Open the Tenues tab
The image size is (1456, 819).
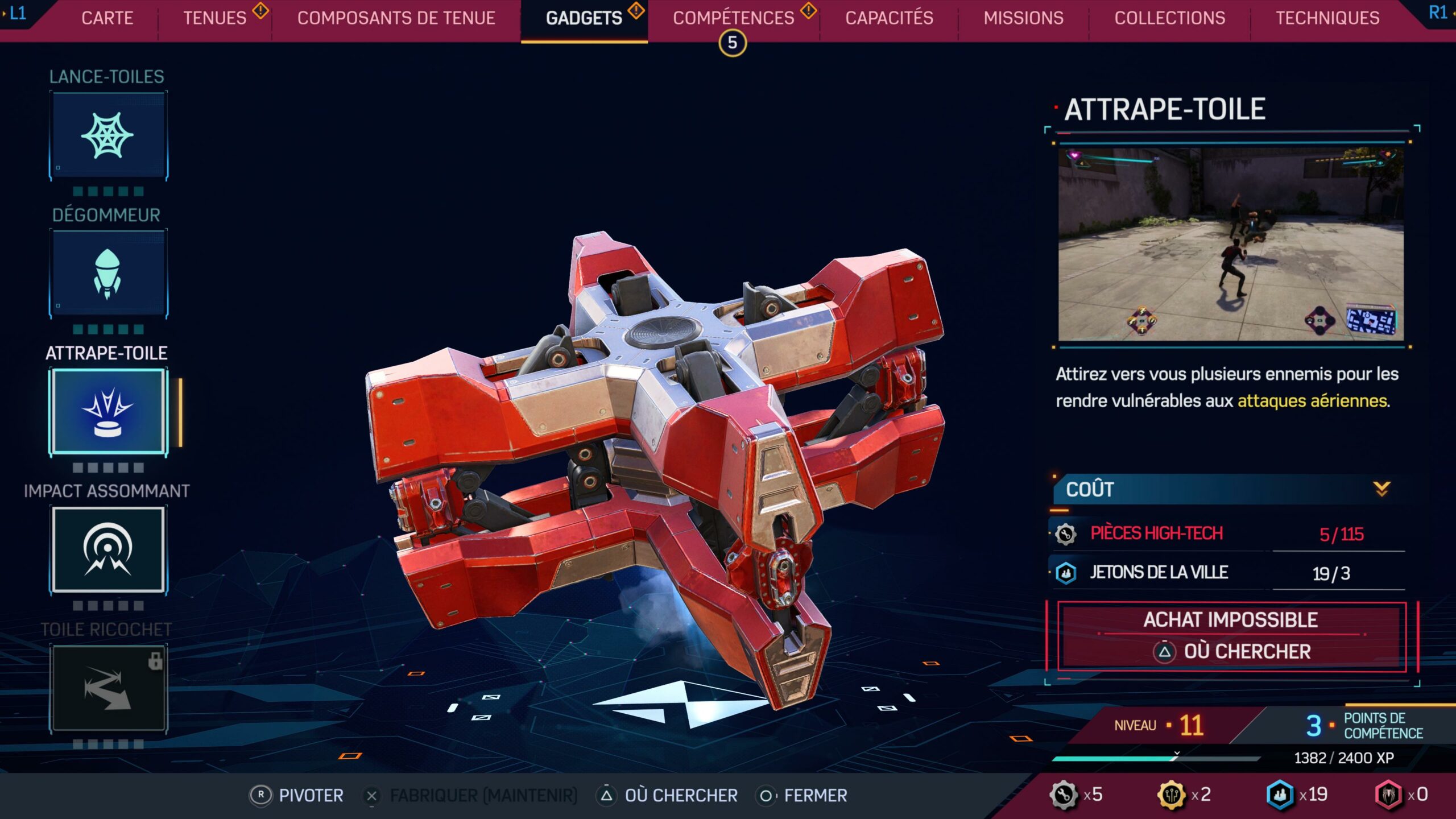pos(215,18)
